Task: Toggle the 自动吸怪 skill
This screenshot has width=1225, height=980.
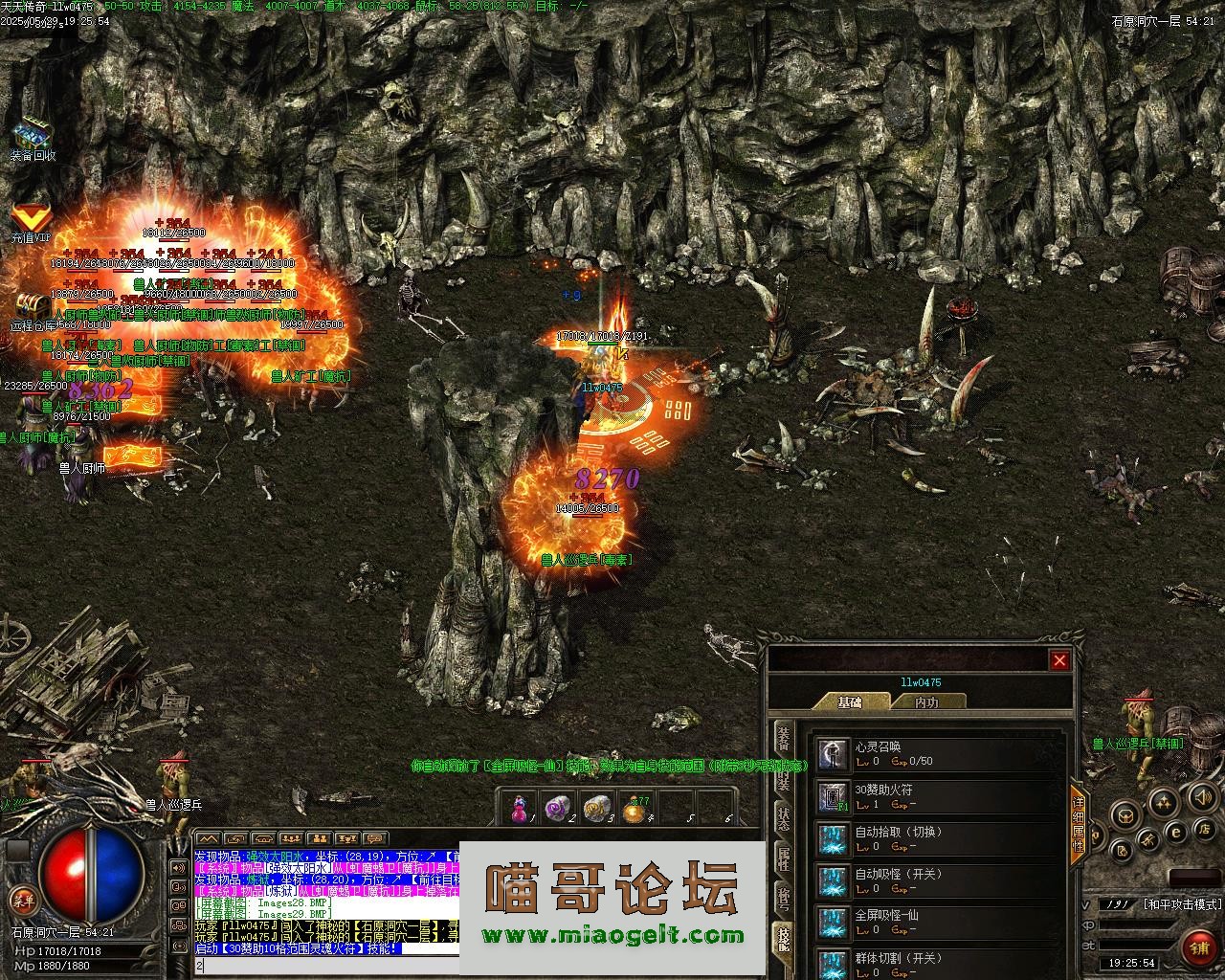Action: coord(833,880)
